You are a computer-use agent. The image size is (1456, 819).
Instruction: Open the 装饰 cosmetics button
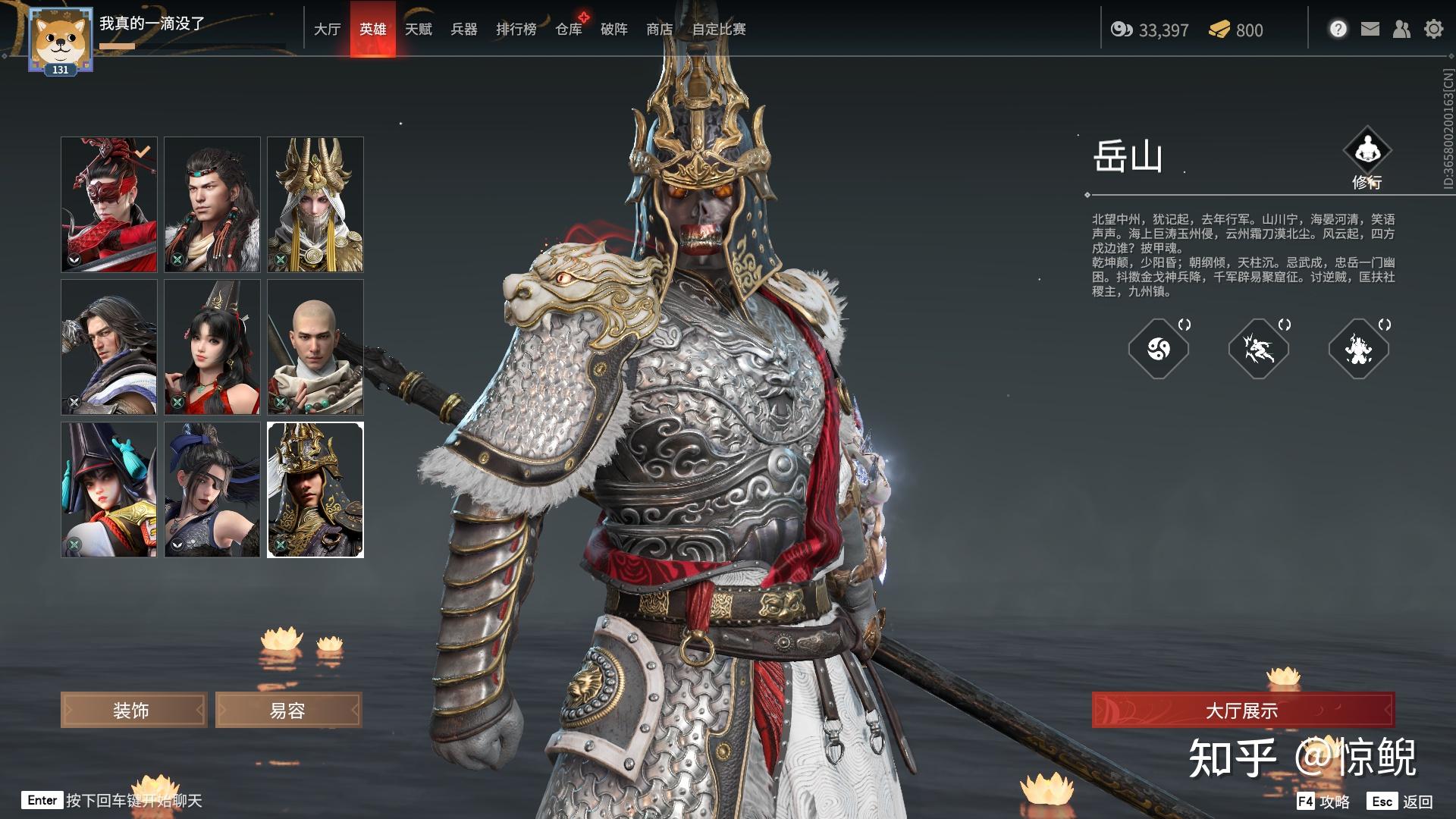[133, 711]
